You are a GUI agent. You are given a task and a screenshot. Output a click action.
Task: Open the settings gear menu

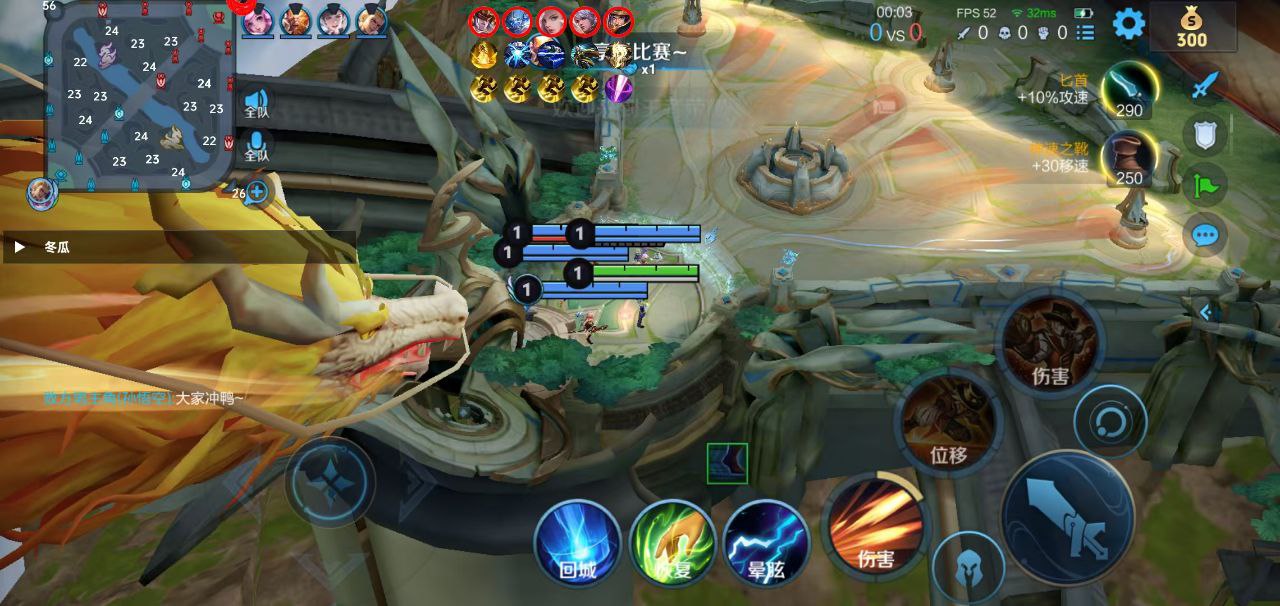pyautogui.click(x=1129, y=23)
